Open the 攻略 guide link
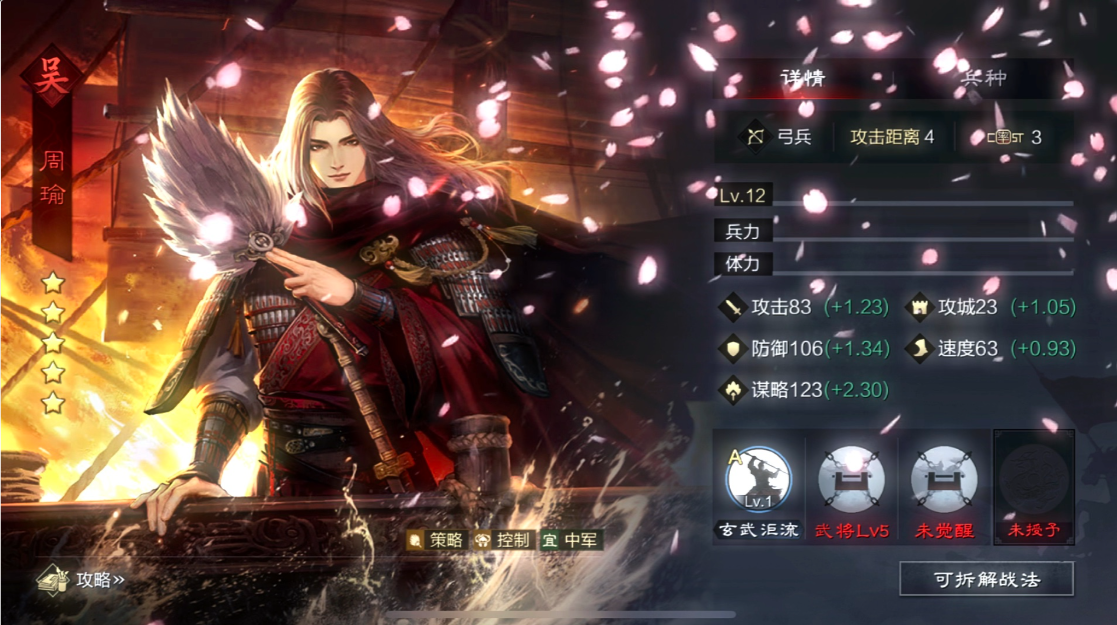The image size is (1117, 625). 82,579
